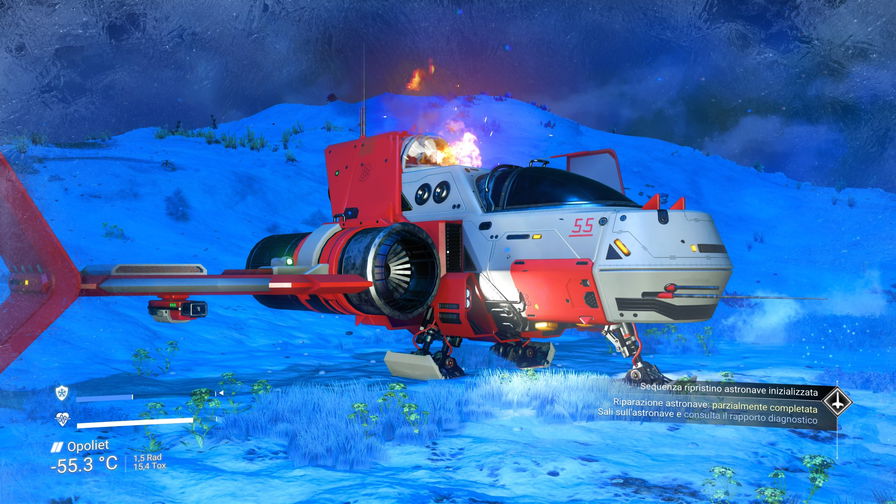Viewport: 896px width, 504px height.
Task: Select the diamond starship mission icon
Action: coord(836,402)
